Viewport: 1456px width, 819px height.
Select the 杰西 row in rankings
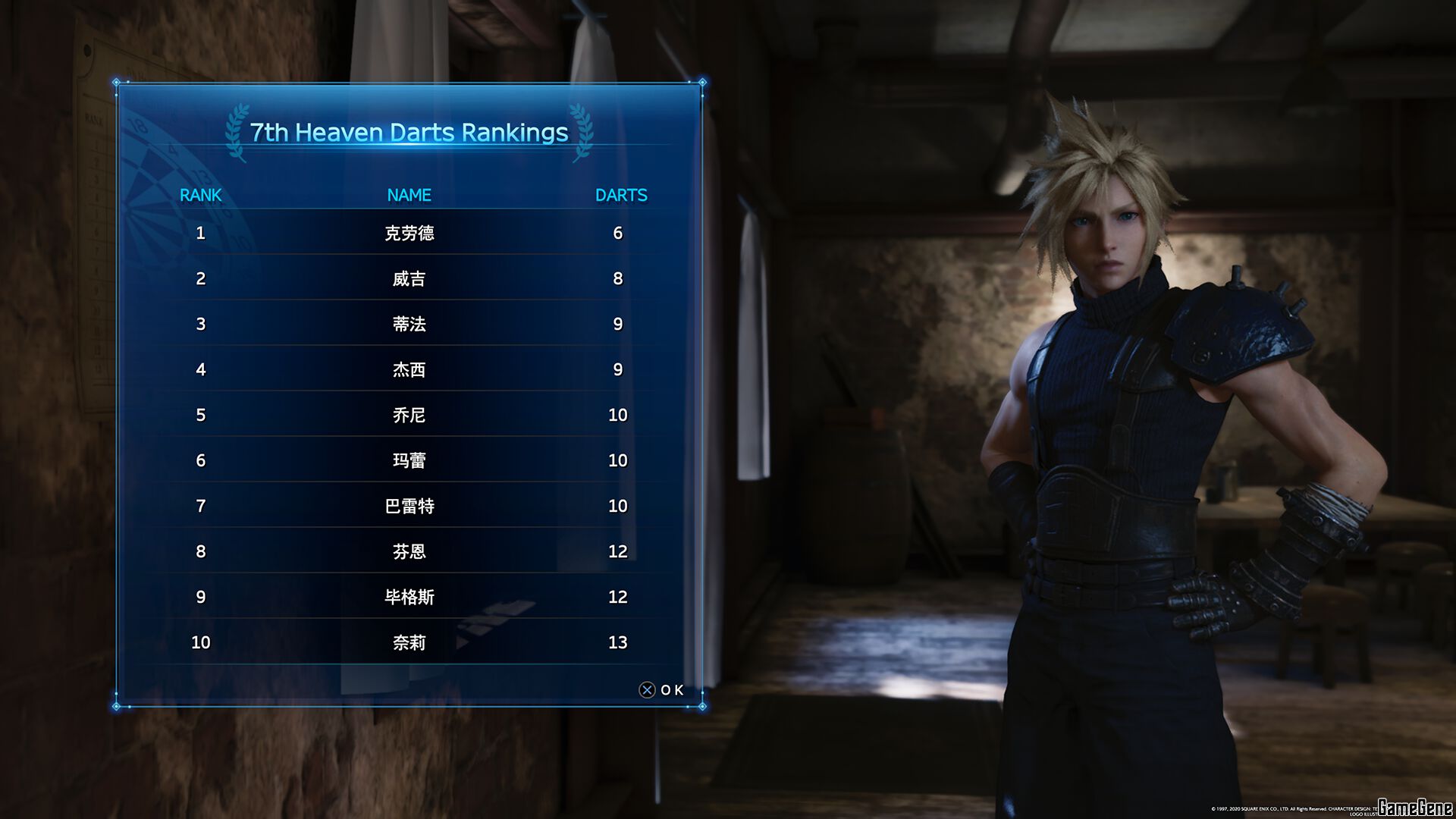click(x=409, y=369)
